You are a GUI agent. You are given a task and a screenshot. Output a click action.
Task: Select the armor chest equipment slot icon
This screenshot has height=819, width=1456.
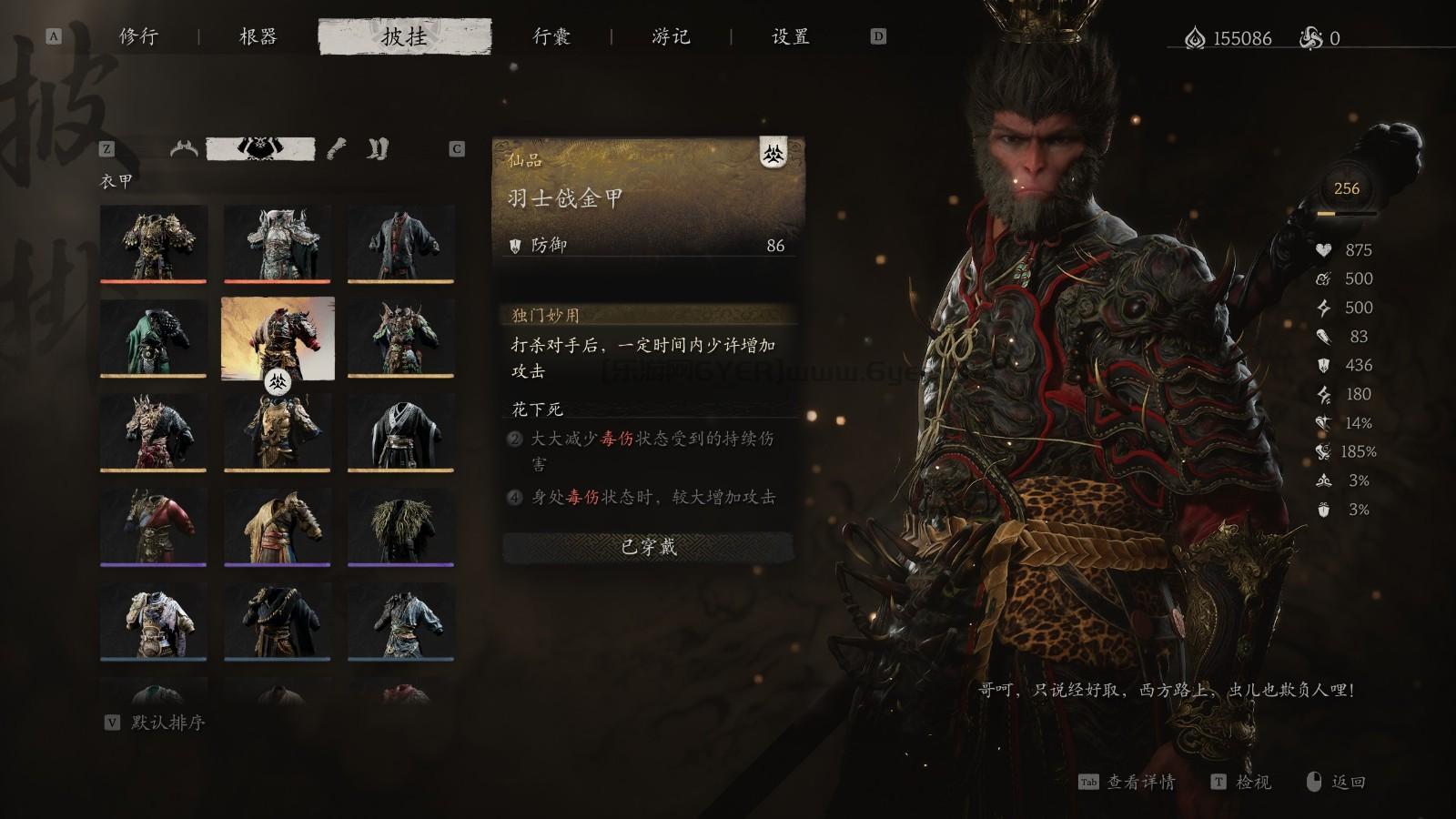(261, 147)
